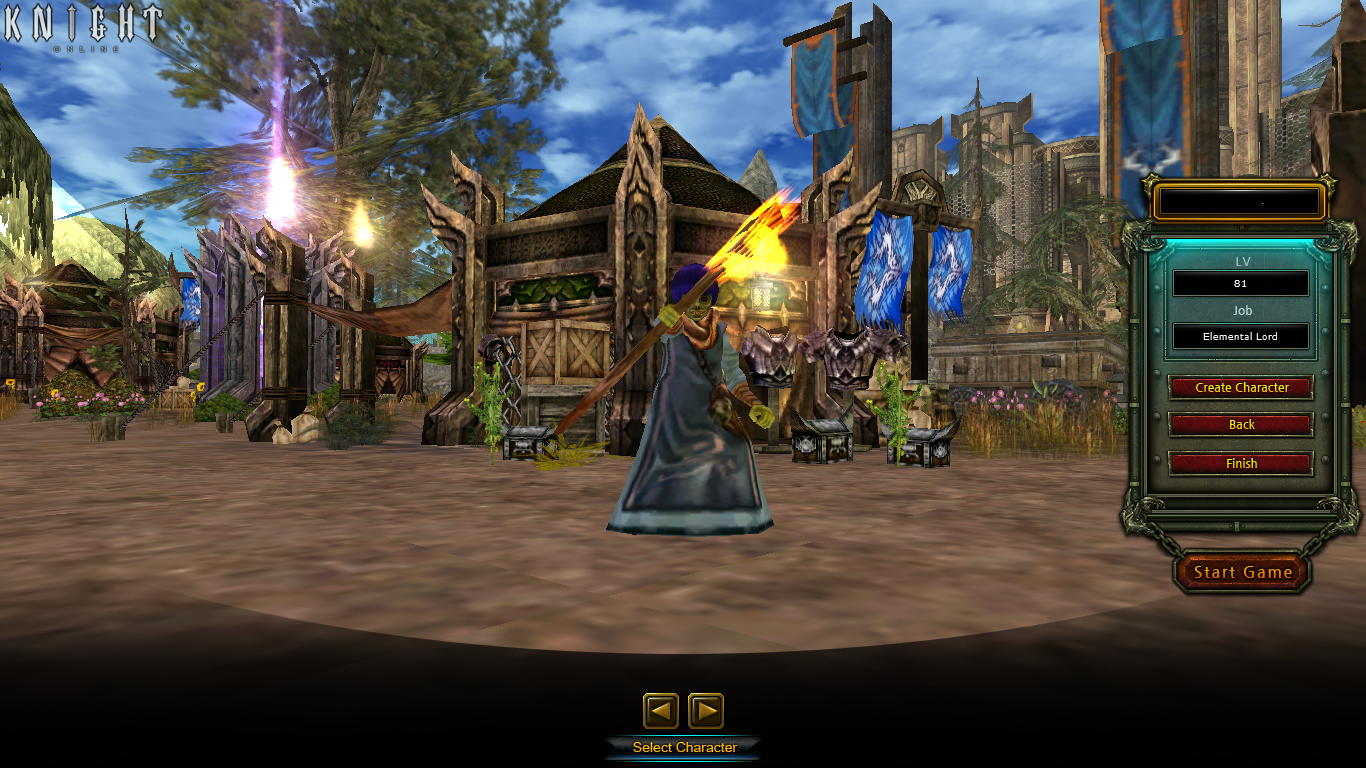The width and height of the screenshot is (1366, 768).
Task: Click the Create Character button
Action: click(1241, 388)
